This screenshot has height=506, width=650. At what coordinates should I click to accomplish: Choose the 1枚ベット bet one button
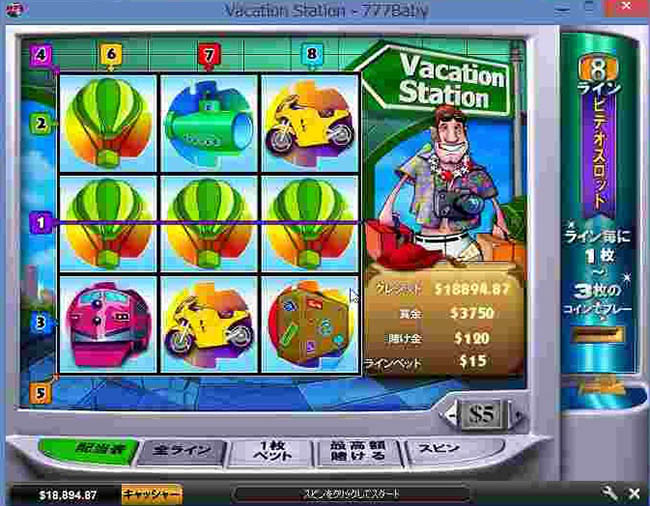coord(267,450)
